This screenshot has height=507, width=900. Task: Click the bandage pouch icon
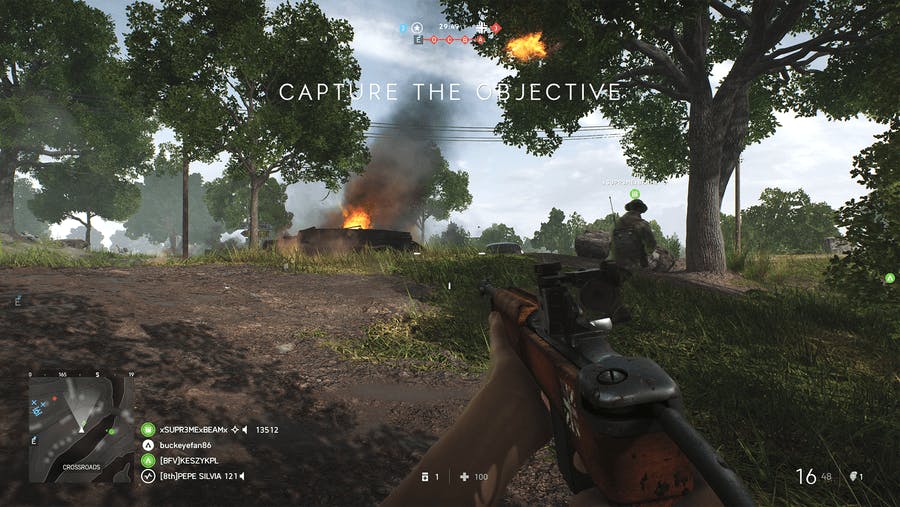pyautogui.click(x=426, y=476)
